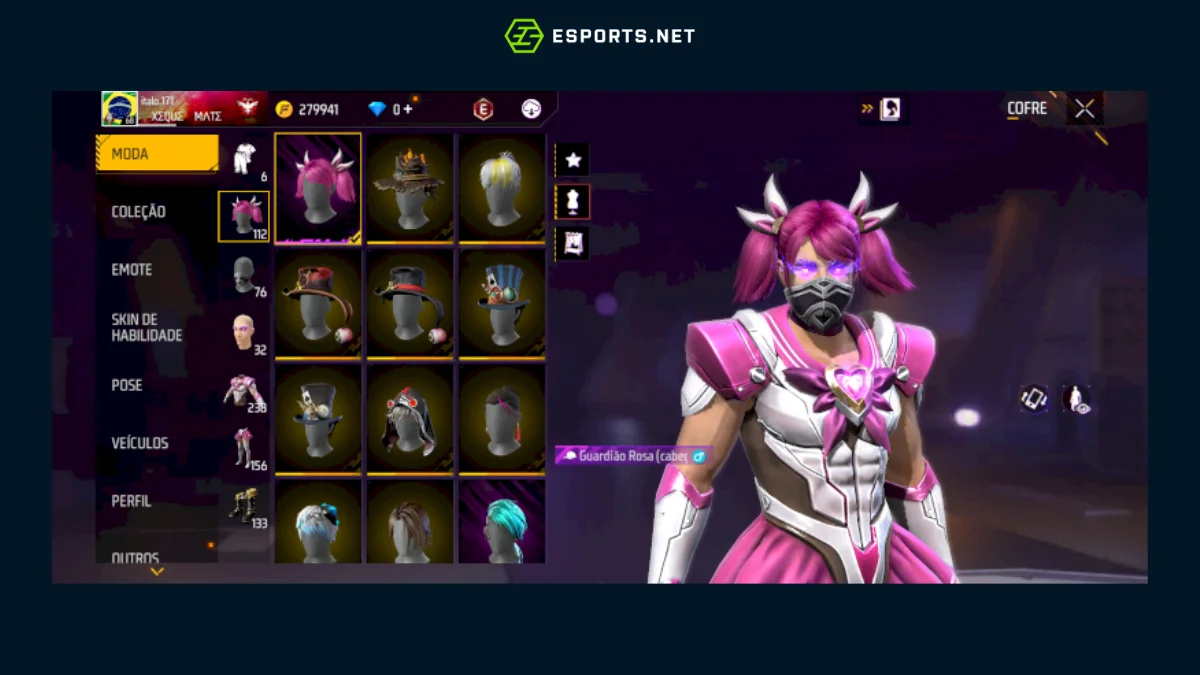Click the Esports.net logo

[600, 36]
